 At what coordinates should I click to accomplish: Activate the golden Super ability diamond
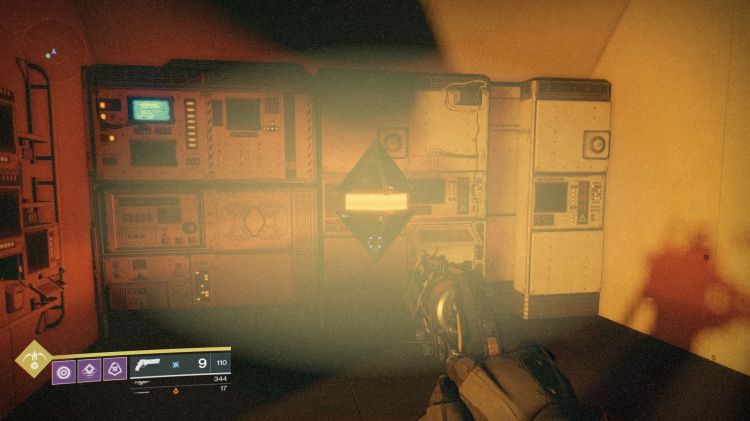pyautogui.click(x=33, y=355)
